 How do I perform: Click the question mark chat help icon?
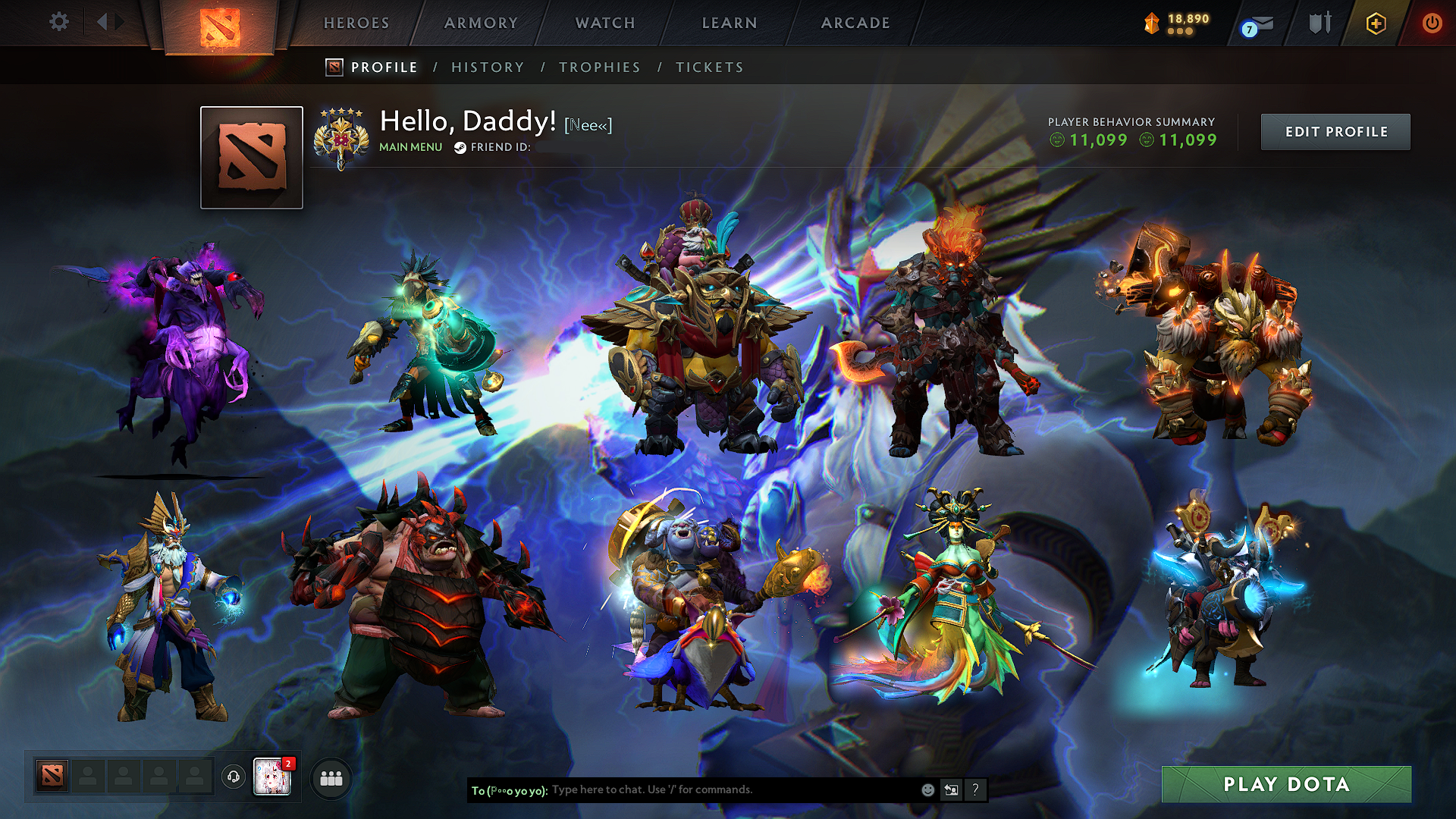pos(975,789)
